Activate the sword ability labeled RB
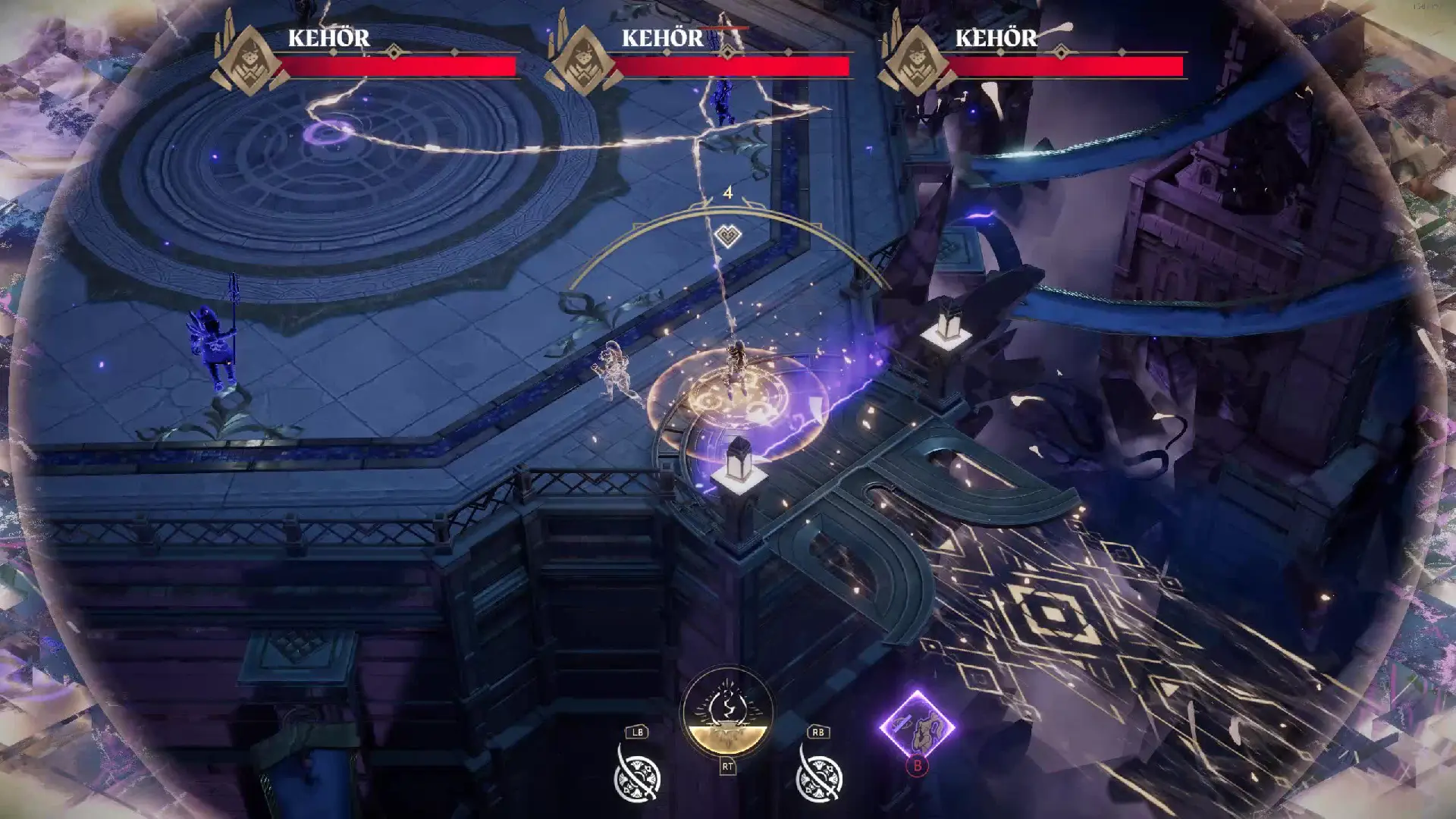This screenshot has height=819, width=1456. [818, 776]
